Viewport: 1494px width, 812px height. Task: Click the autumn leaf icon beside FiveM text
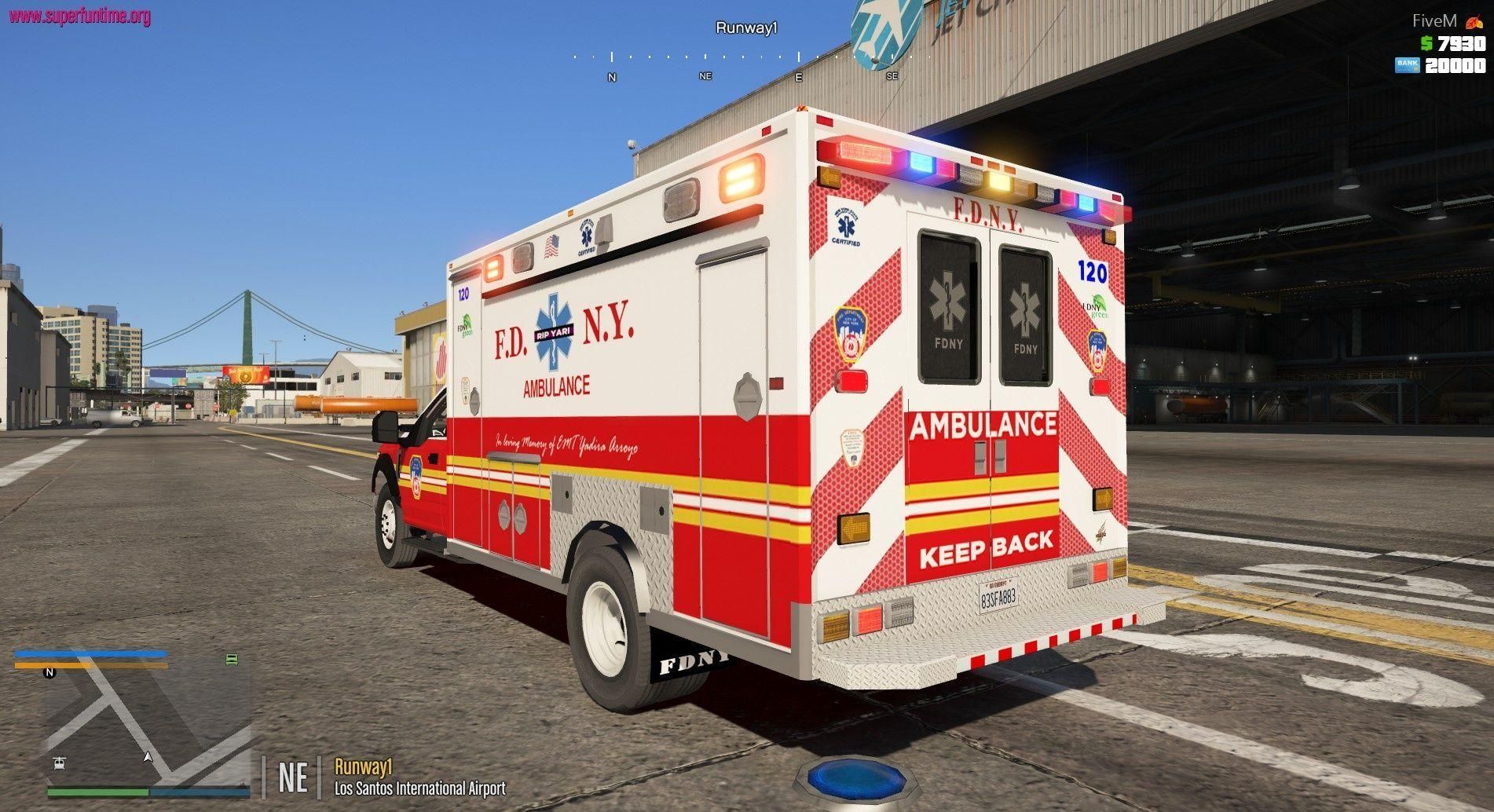[x=1474, y=21]
